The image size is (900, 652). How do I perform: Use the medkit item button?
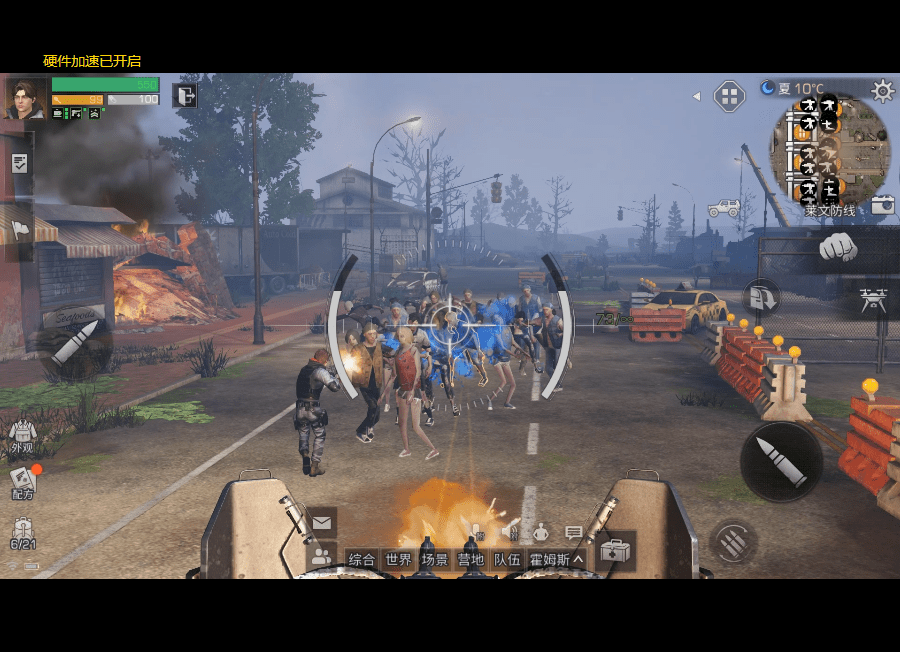tap(614, 551)
